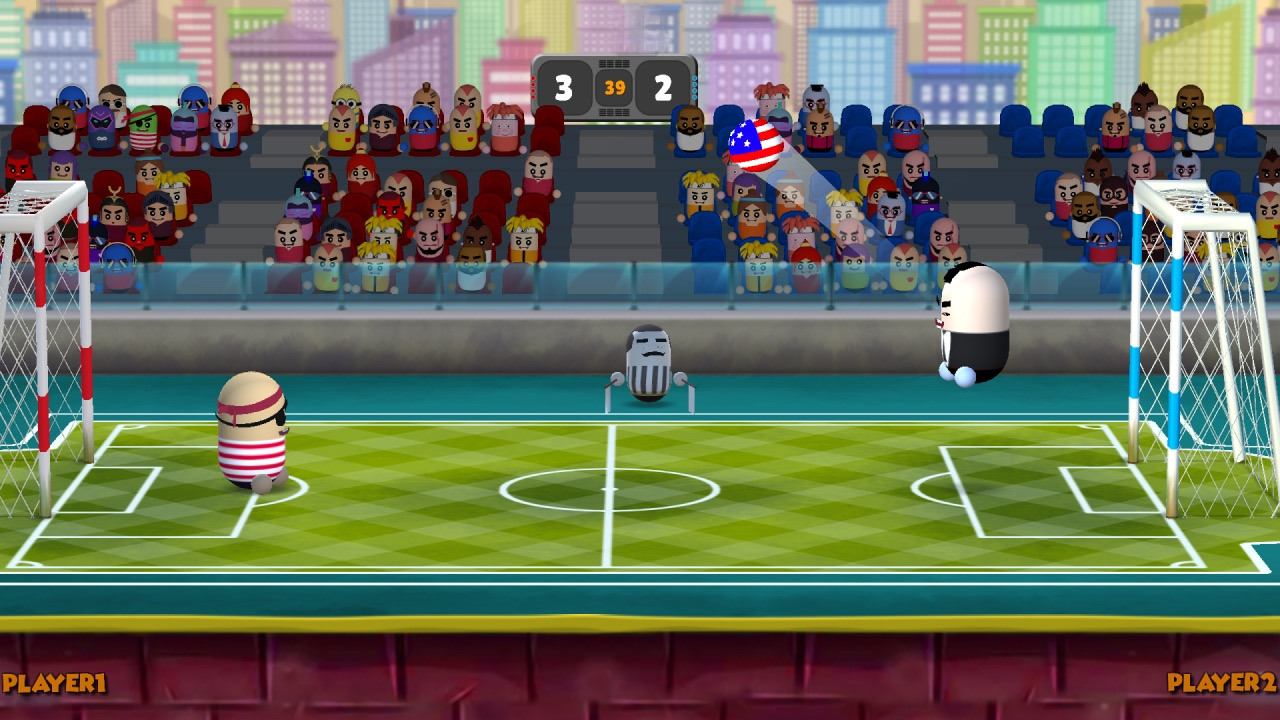
Task: Click the superhero fan in the crowd
Action: point(103,120)
